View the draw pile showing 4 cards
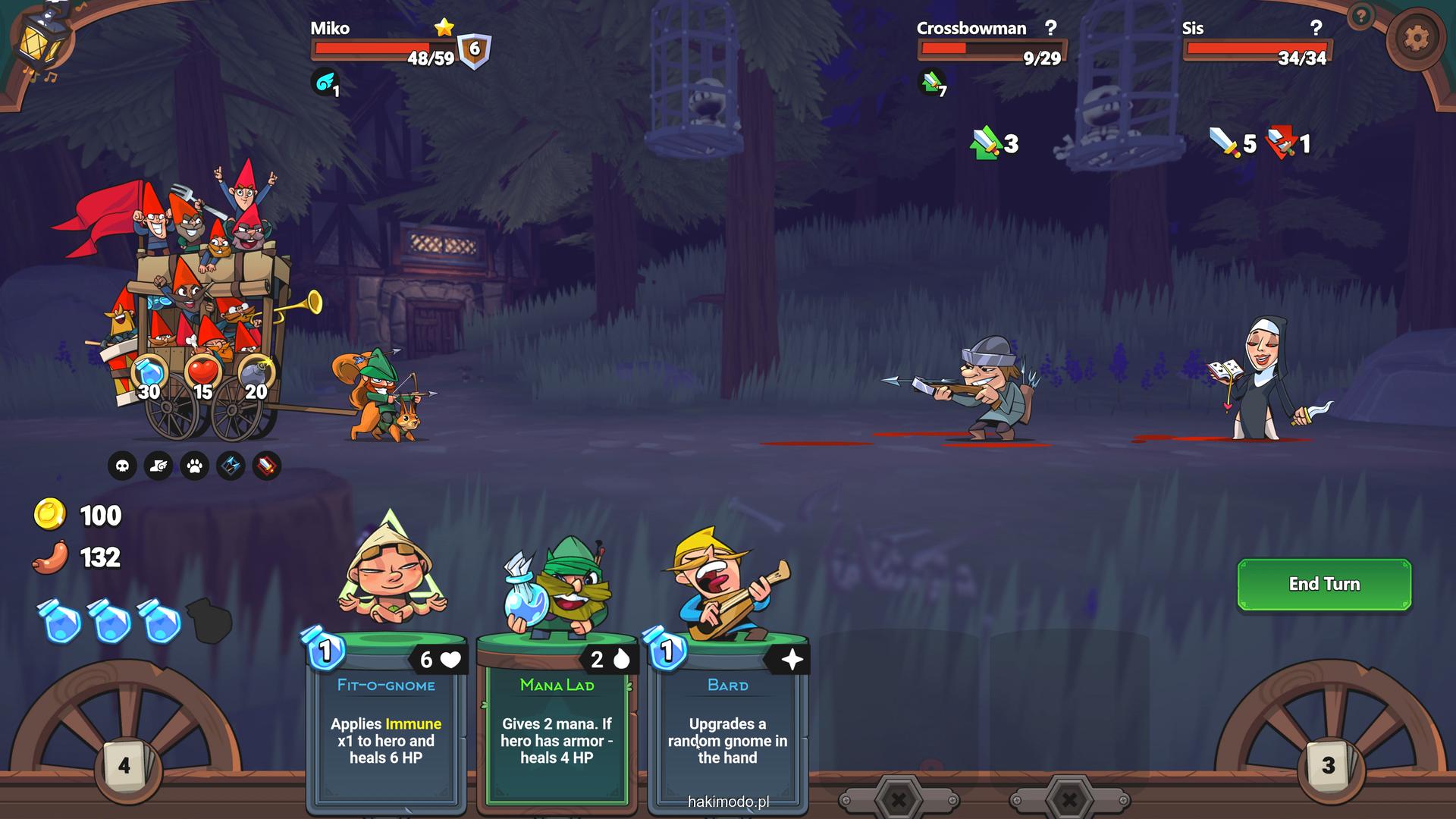 [x=124, y=766]
